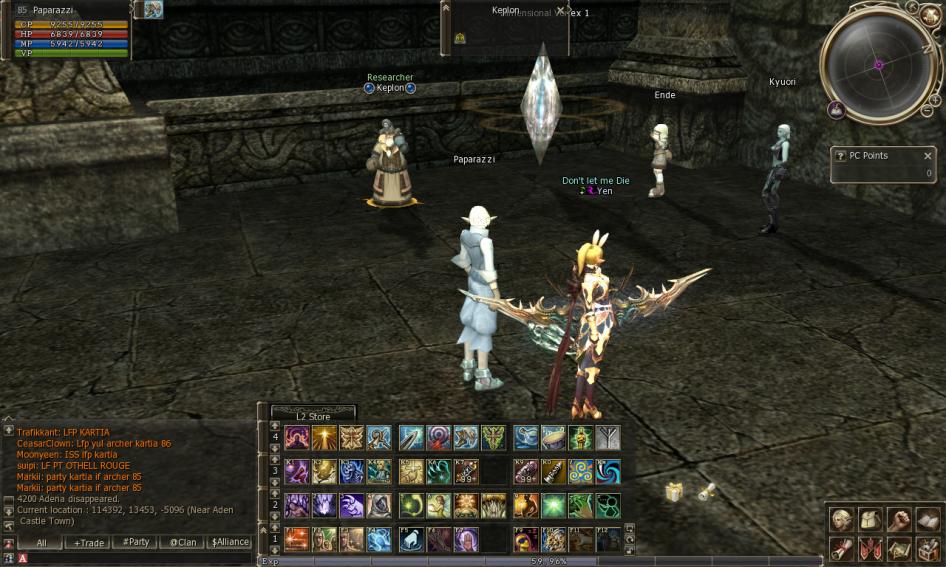Open the L2 Store tab
Image resolution: width=946 pixels, height=567 pixels.
313,416
